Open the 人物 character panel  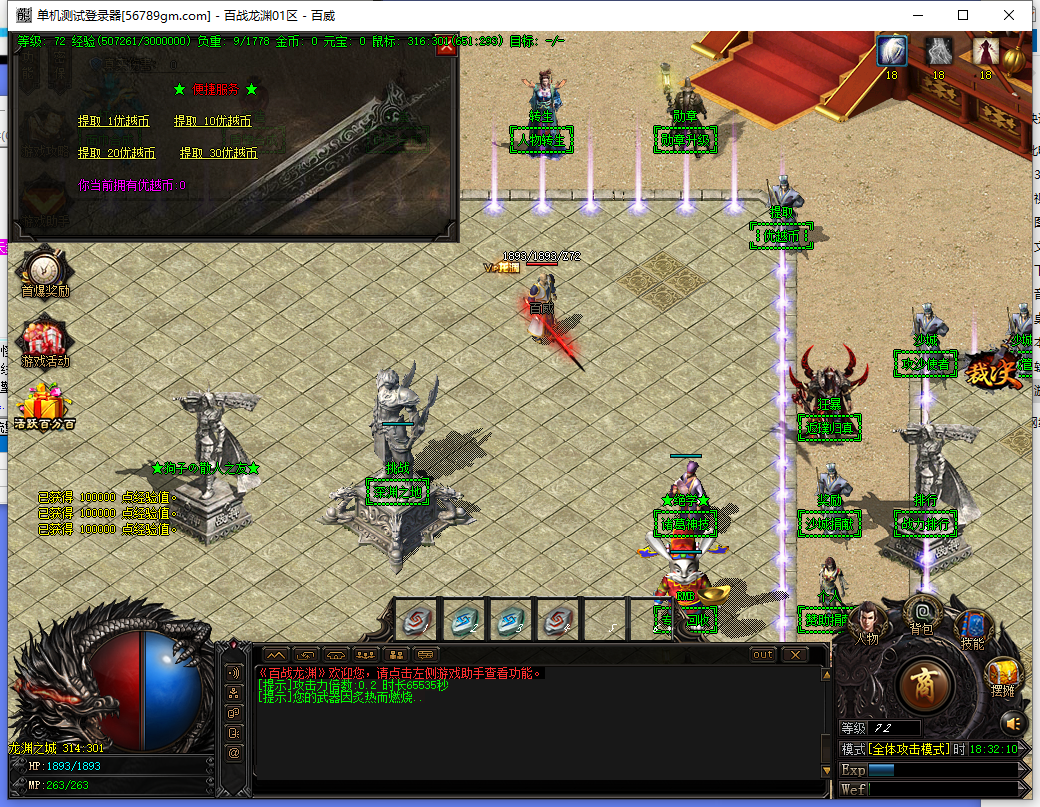[866, 622]
